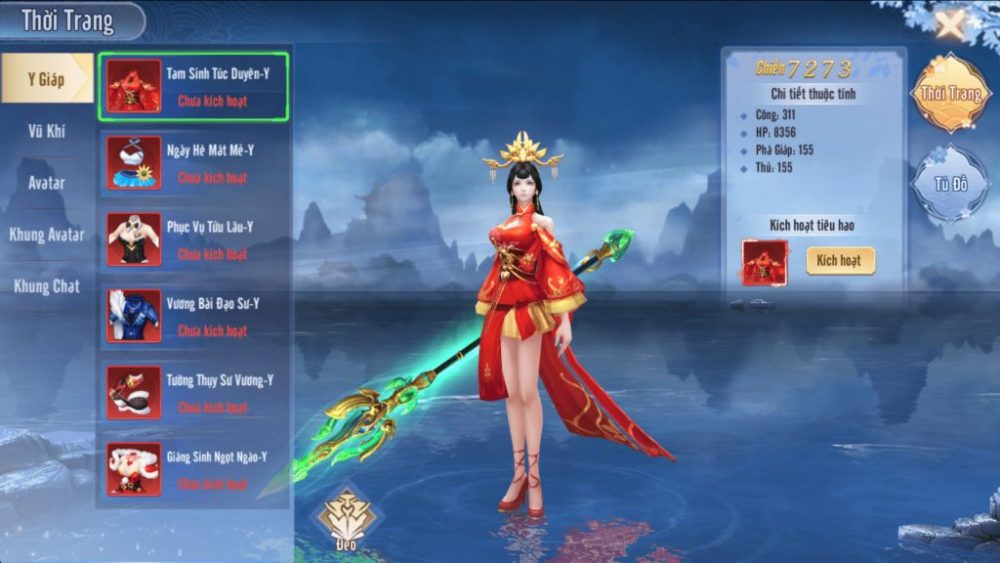Select the Avatar tab
Image resolution: width=1000 pixels, height=563 pixels.
(x=46, y=183)
